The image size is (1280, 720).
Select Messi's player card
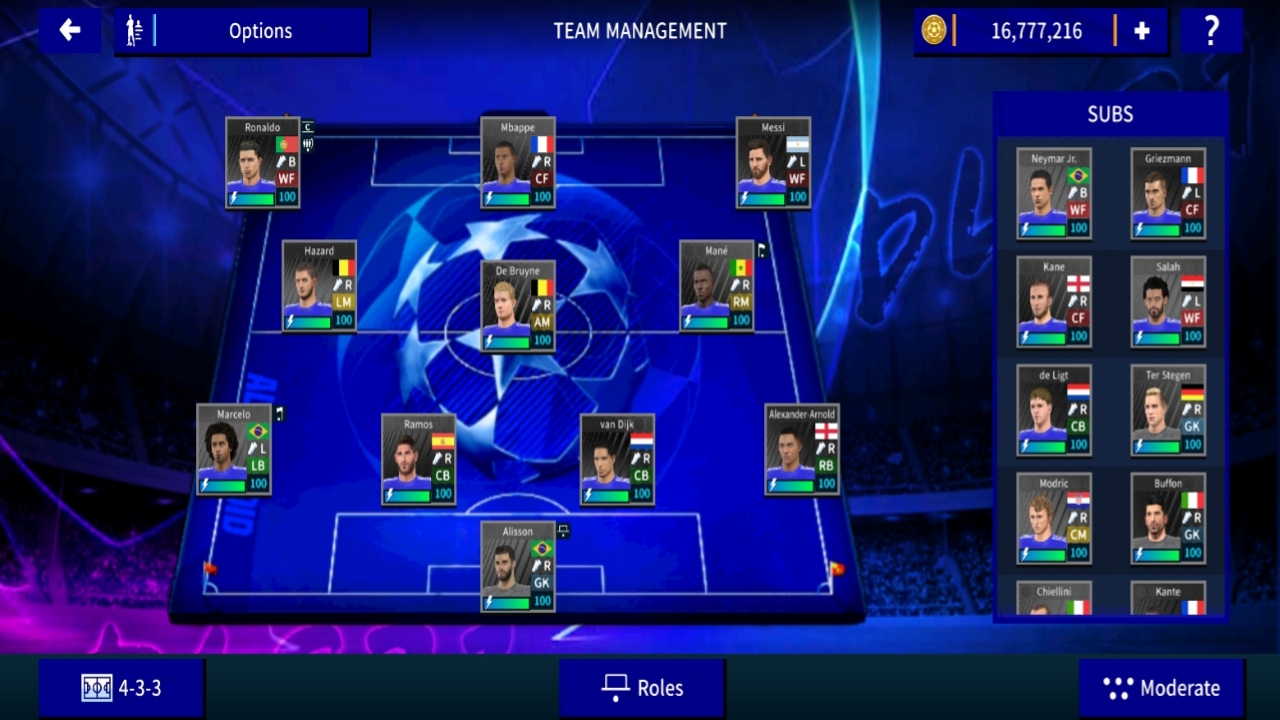(773, 165)
